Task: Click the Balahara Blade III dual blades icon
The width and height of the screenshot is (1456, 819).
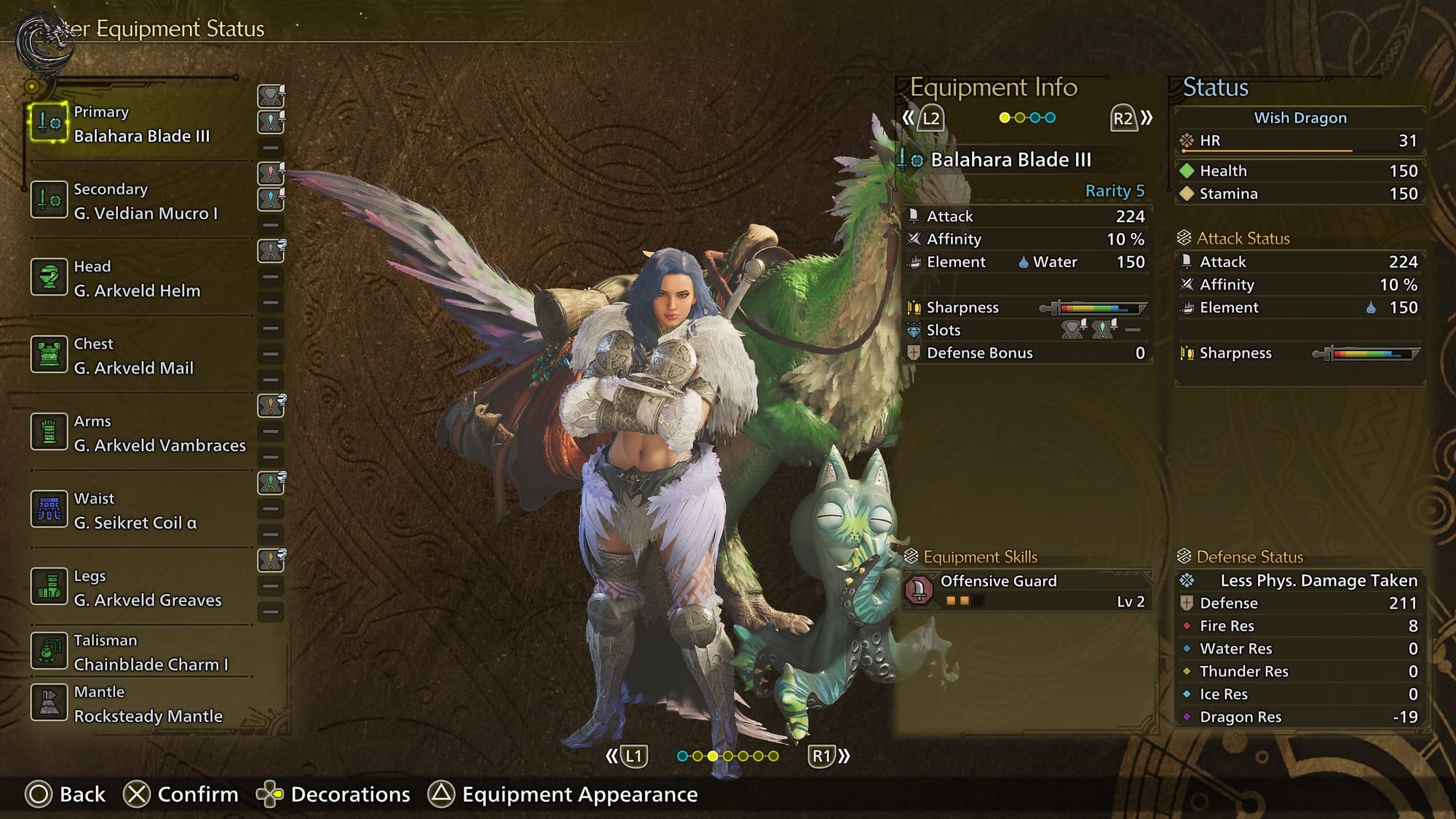Action: pyautogui.click(x=49, y=122)
